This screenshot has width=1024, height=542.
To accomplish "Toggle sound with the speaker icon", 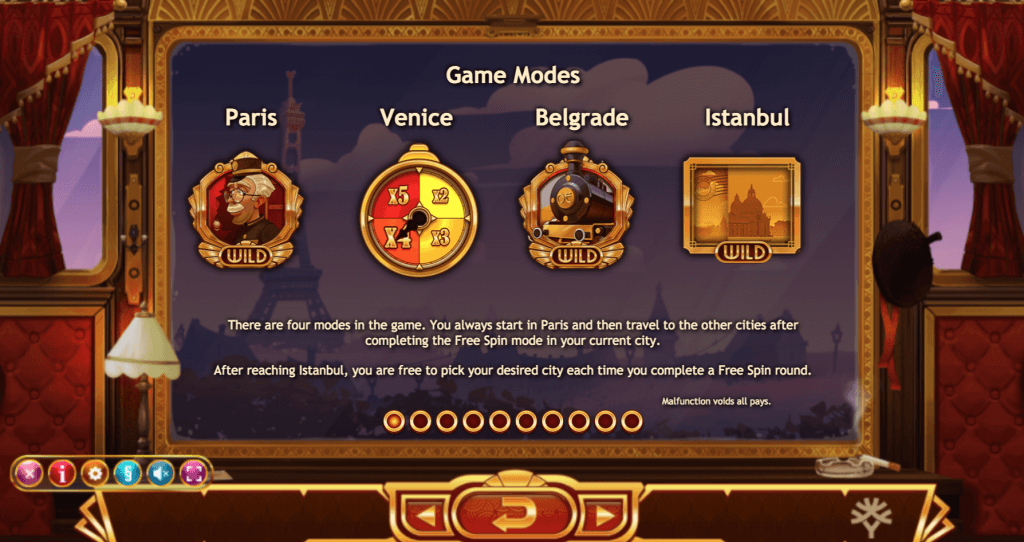I will pyautogui.click(x=159, y=473).
